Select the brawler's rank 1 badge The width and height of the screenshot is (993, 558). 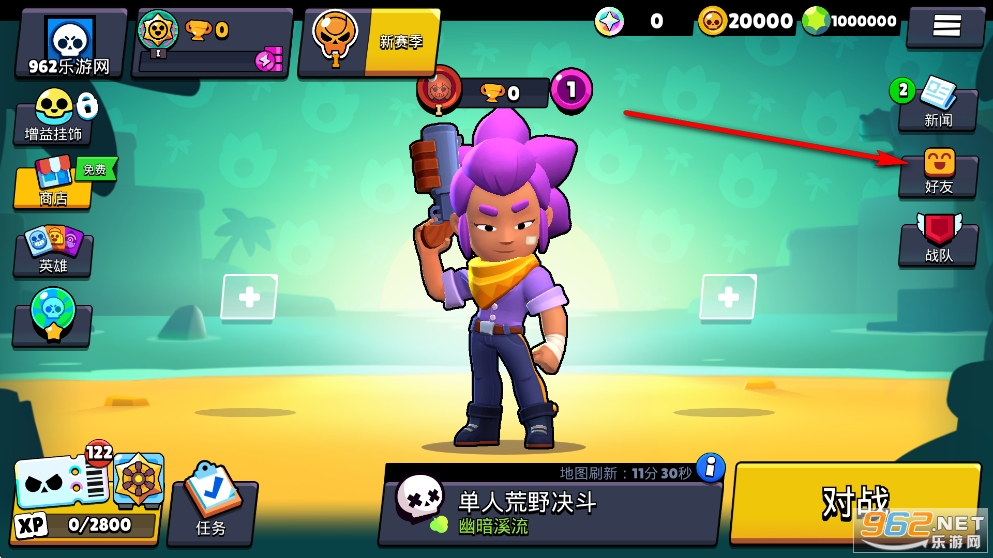click(571, 91)
